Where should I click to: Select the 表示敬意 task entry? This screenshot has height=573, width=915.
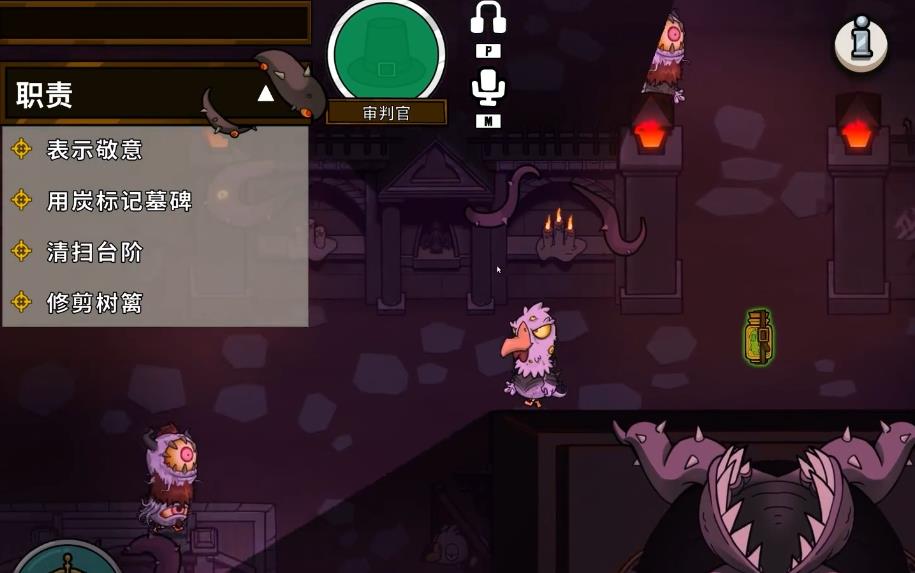point(95,150)
